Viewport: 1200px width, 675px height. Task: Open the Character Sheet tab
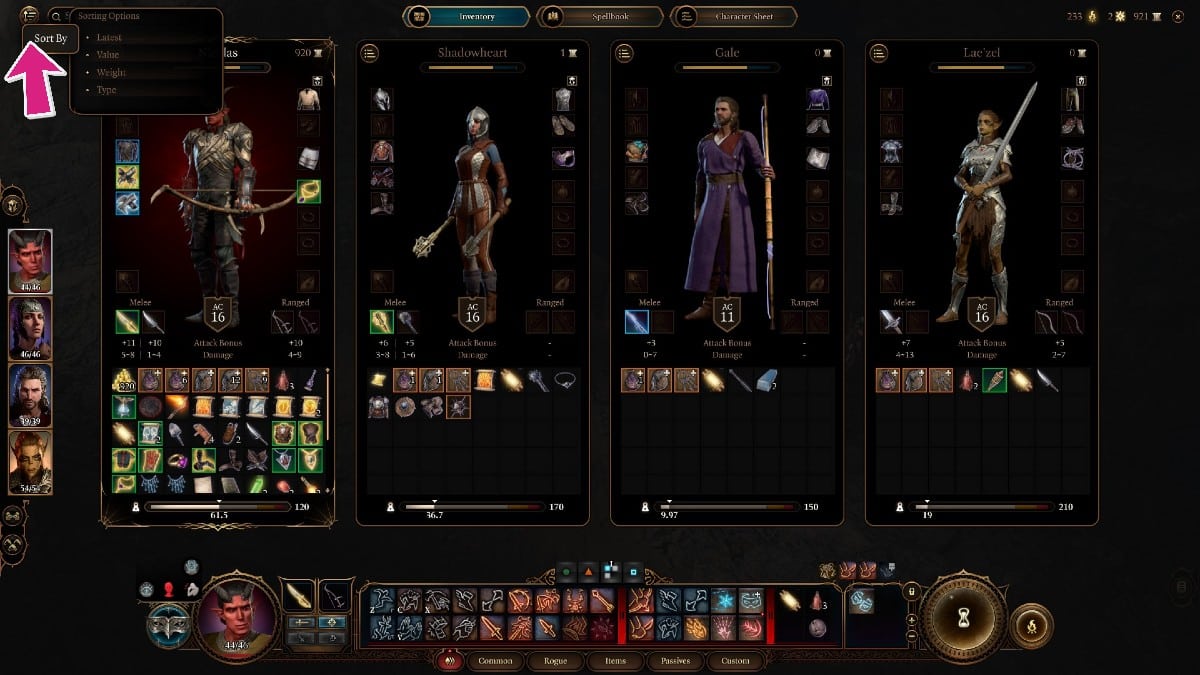click(x=735, y=17)
